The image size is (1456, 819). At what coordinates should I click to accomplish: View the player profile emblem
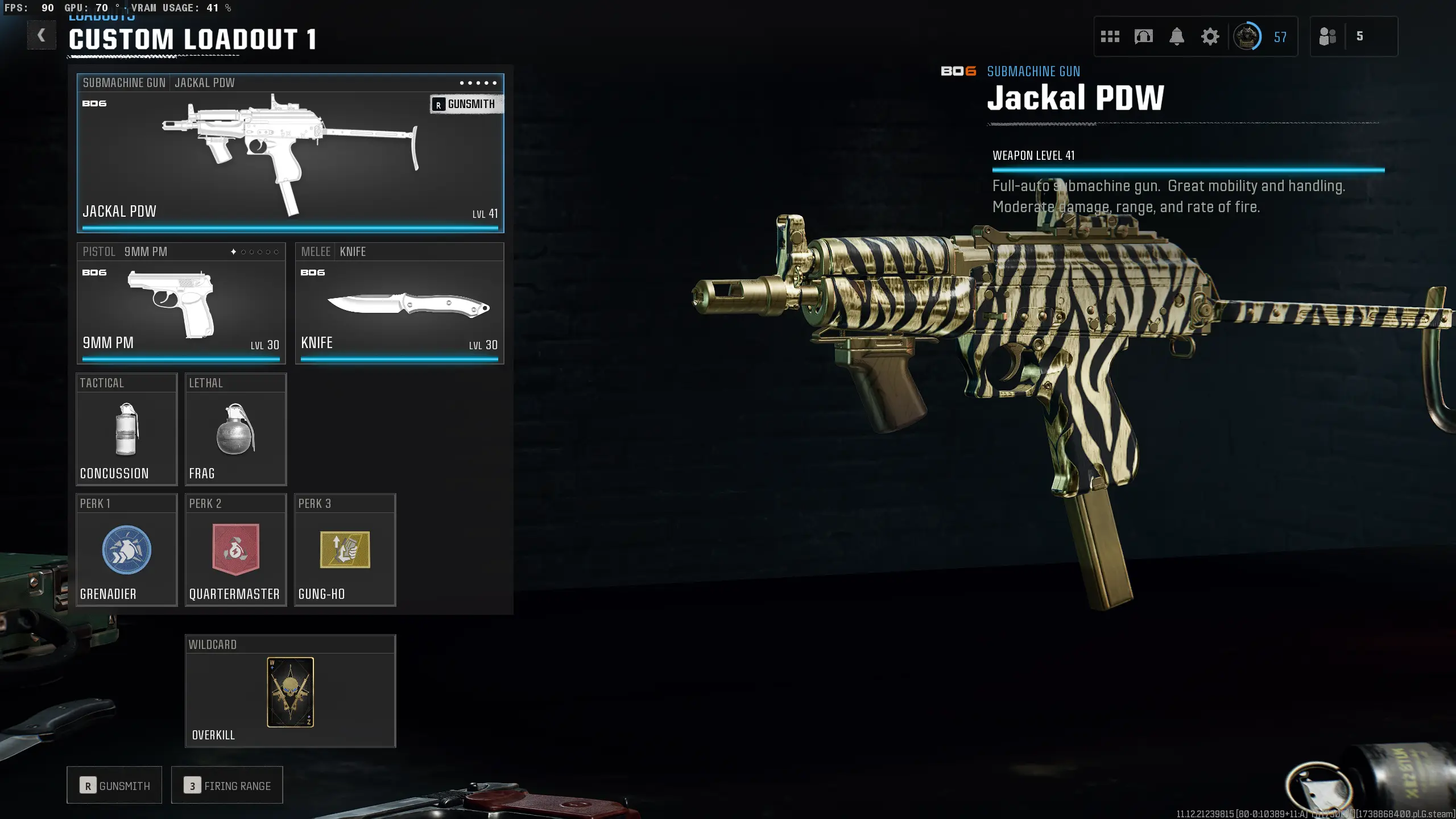pos(1247,37)
